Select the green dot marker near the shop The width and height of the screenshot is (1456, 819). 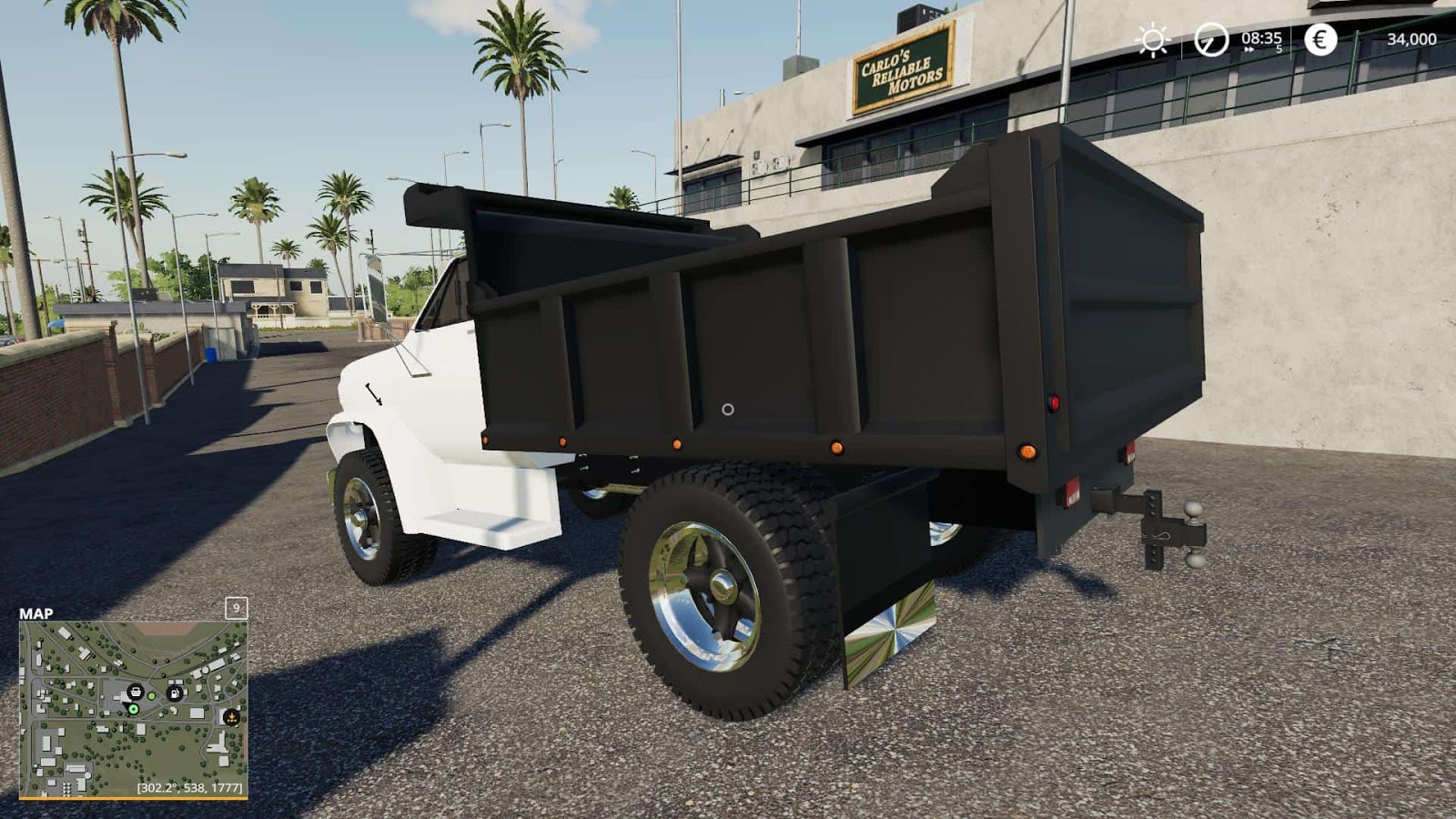coord(151,696)
